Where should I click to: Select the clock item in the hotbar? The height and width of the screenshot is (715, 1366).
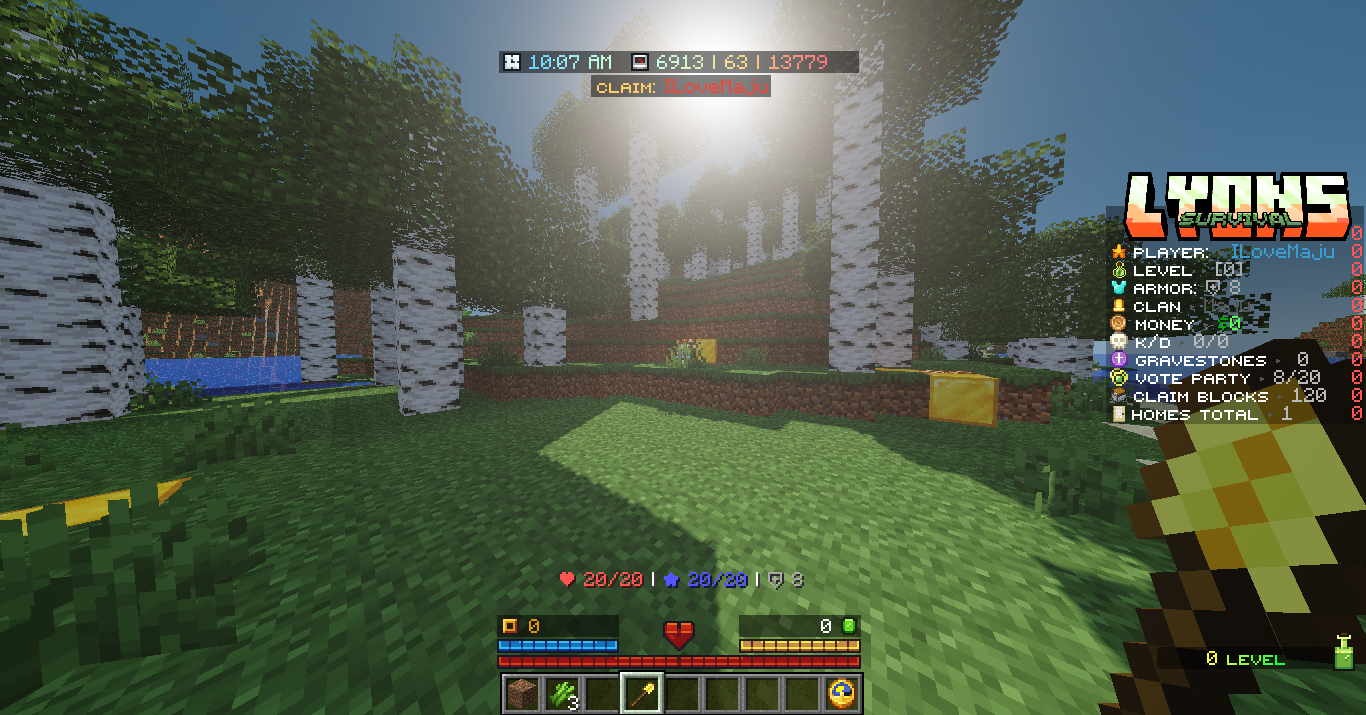point(841,693)
